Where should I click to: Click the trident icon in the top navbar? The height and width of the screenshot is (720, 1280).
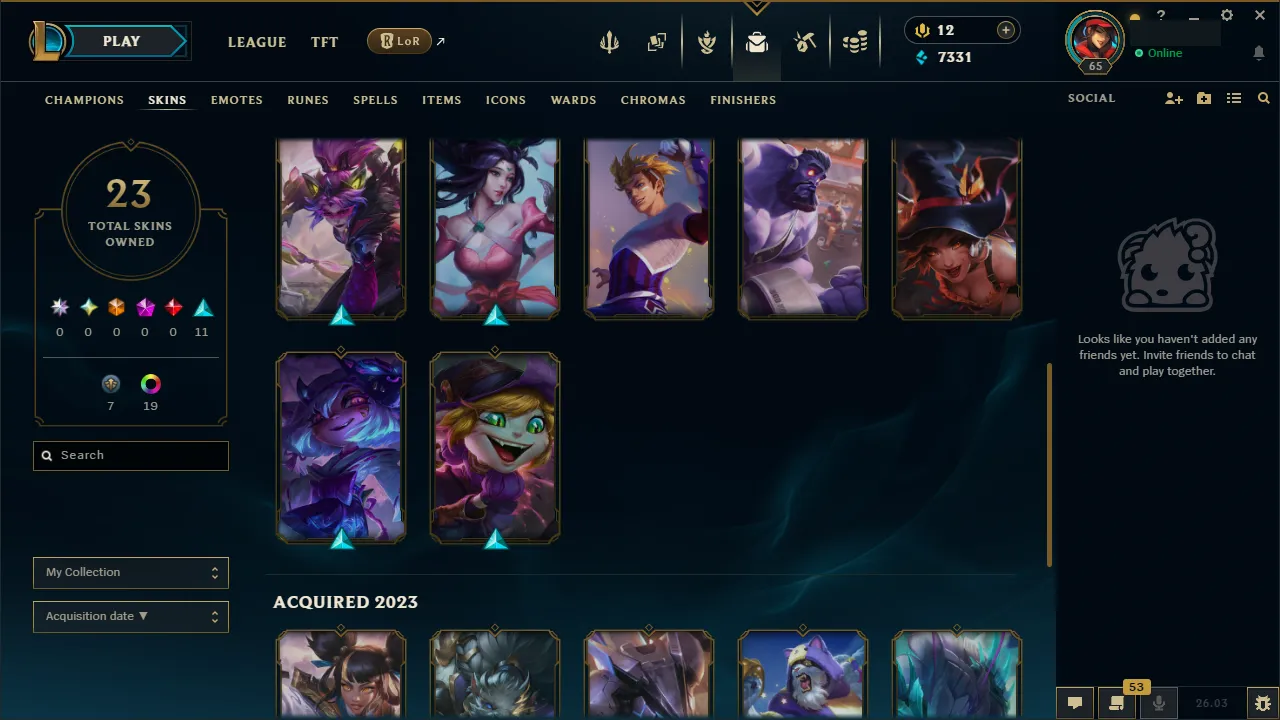[x=609, y=42]
